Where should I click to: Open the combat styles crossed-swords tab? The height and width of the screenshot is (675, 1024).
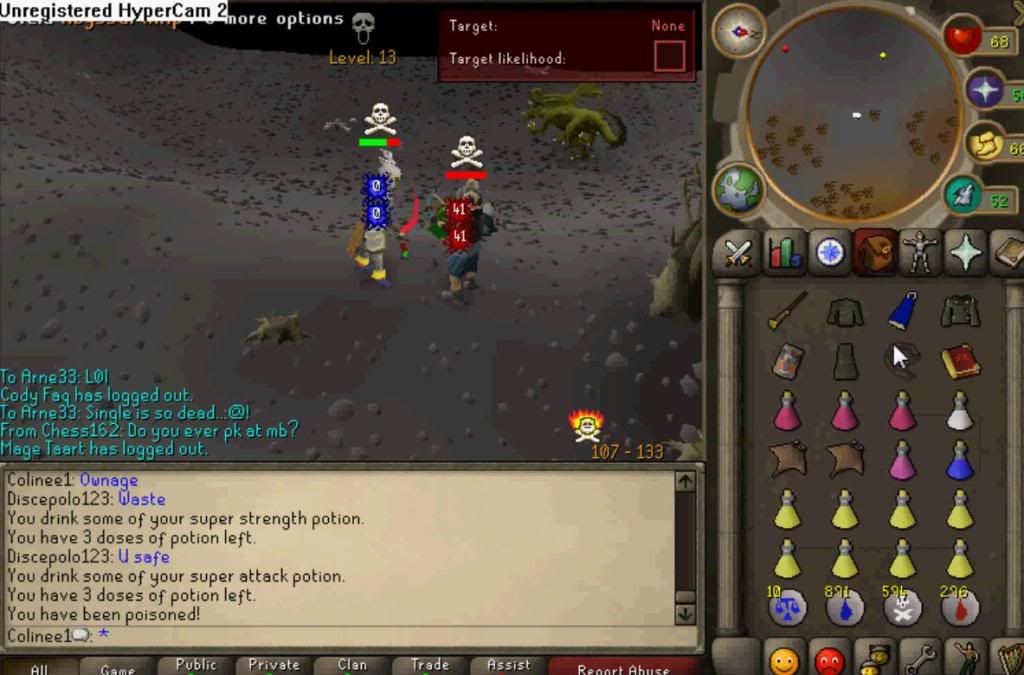coord(738,253)
